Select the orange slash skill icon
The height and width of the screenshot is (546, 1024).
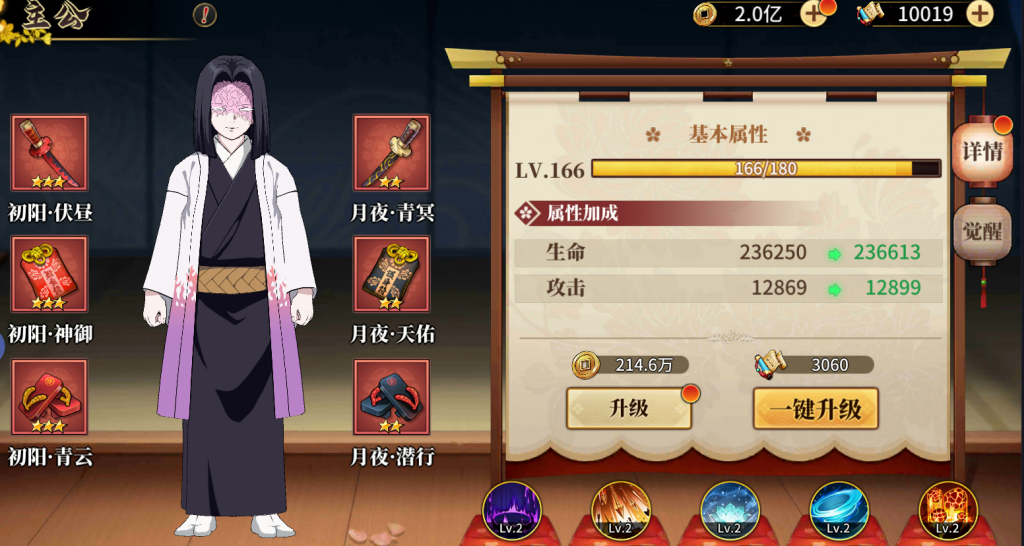(620, 510)
